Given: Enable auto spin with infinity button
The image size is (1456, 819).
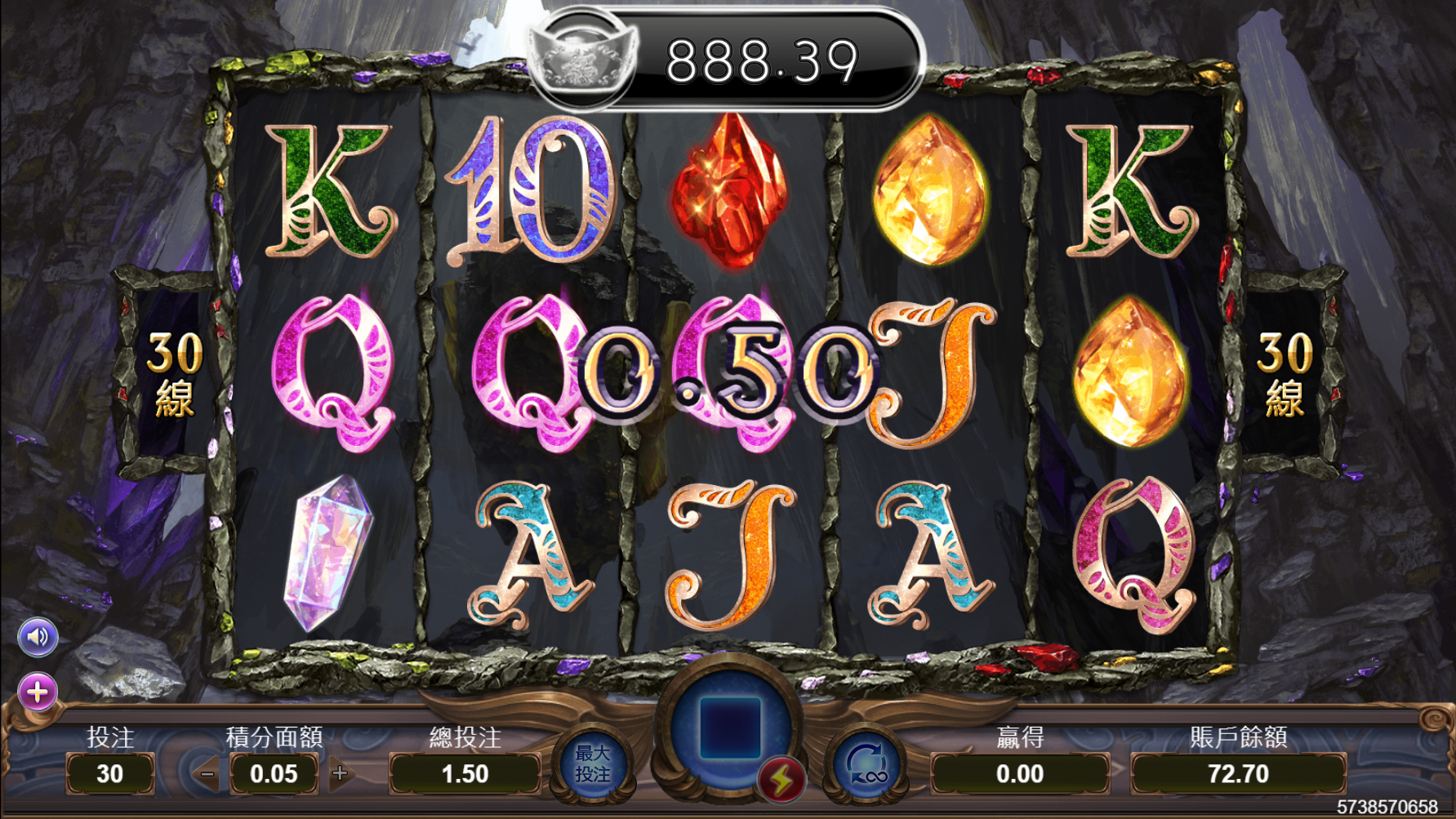Looking at the screenshot, I should (867, 765).
